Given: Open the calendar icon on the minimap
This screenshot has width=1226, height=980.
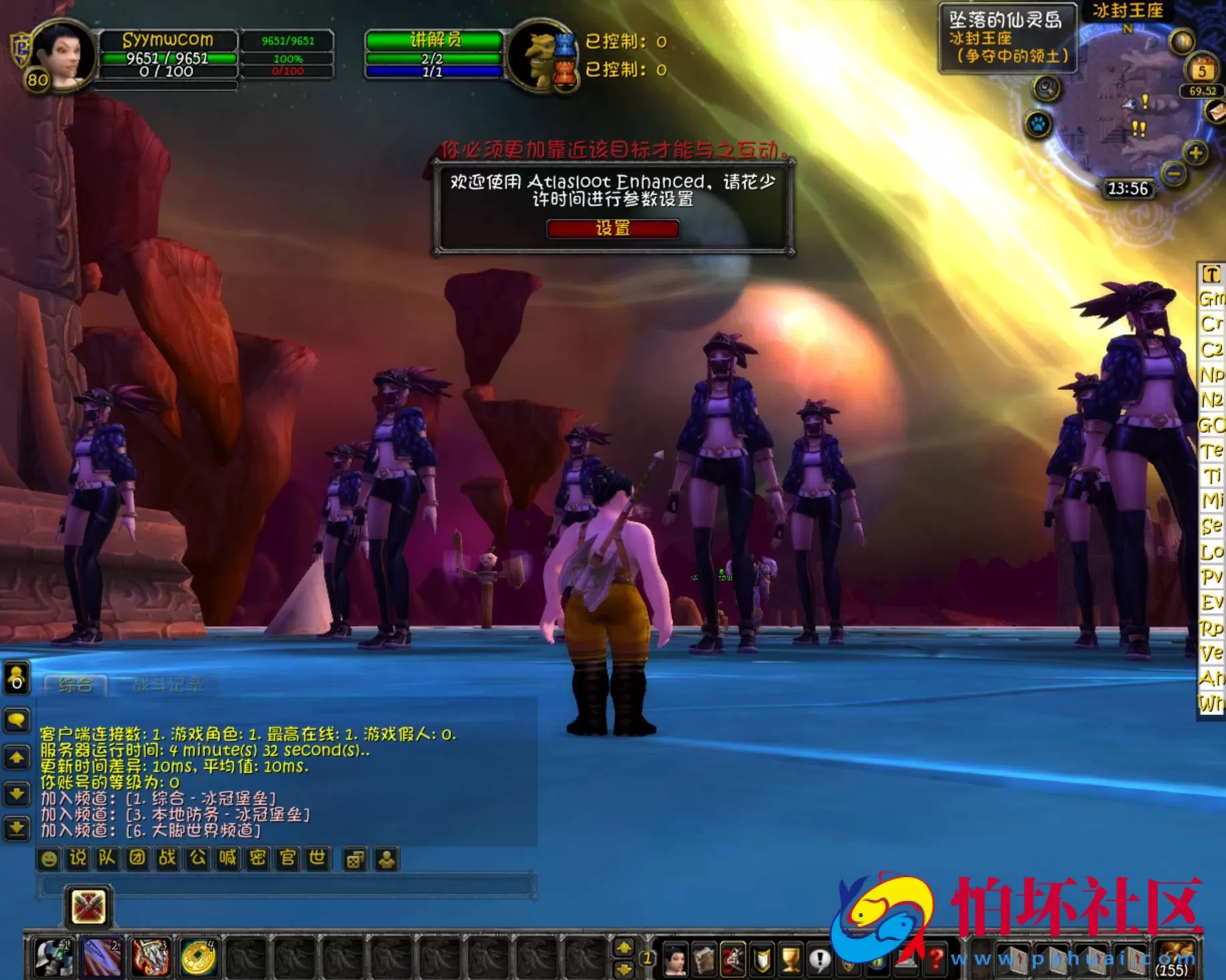Looking at the screenshot, I should [x=1201, y=67].
